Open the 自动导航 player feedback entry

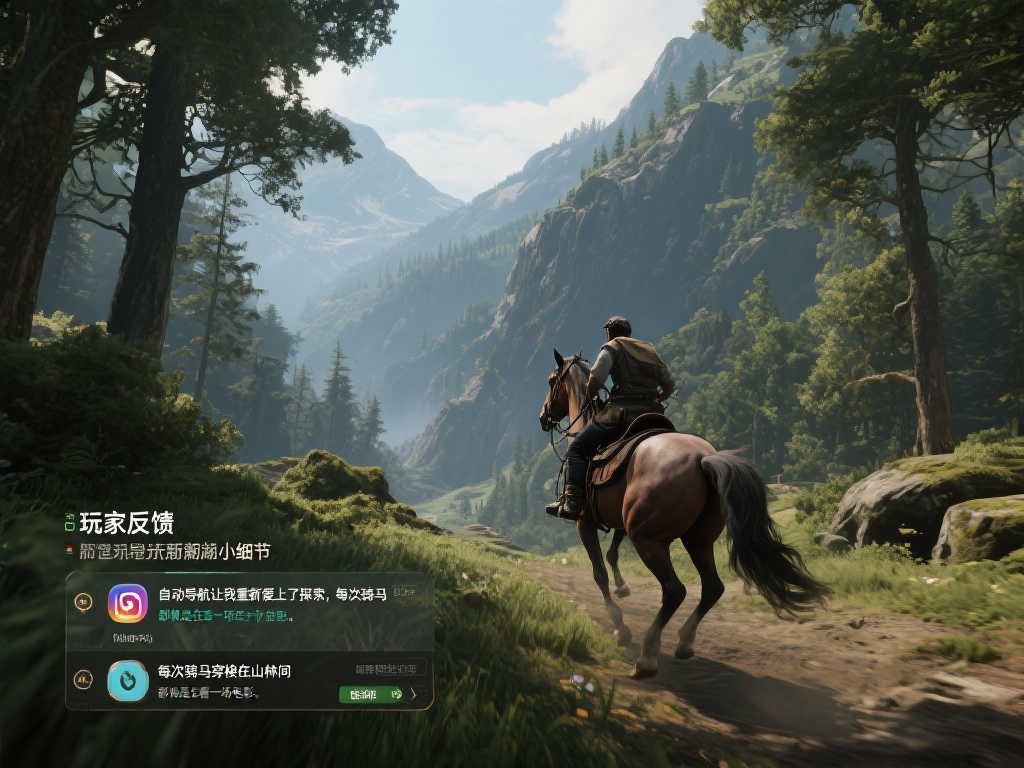pos(272,594)
